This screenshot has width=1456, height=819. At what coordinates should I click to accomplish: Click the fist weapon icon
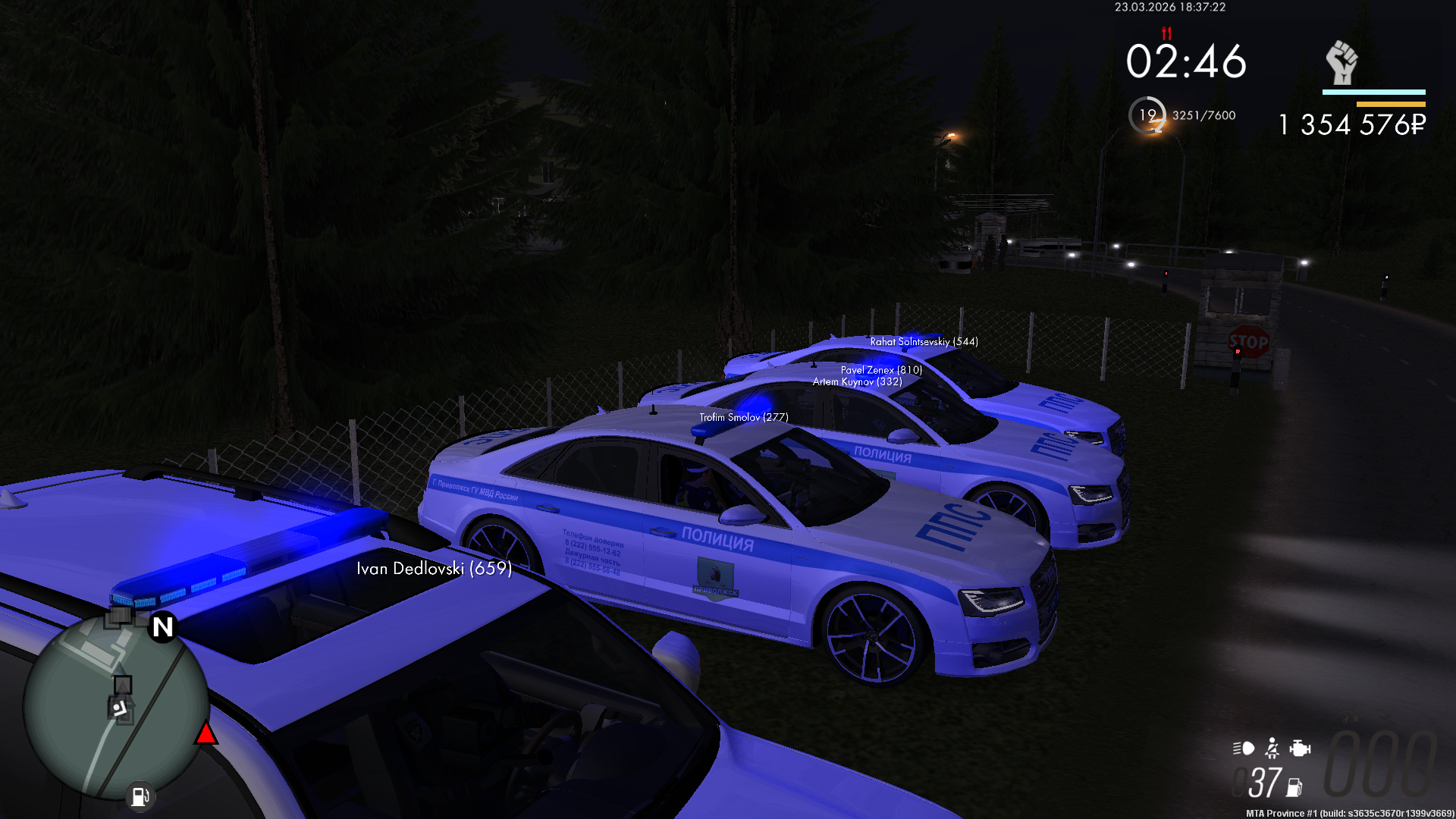pyautogui.click(x=1341, y=62)
